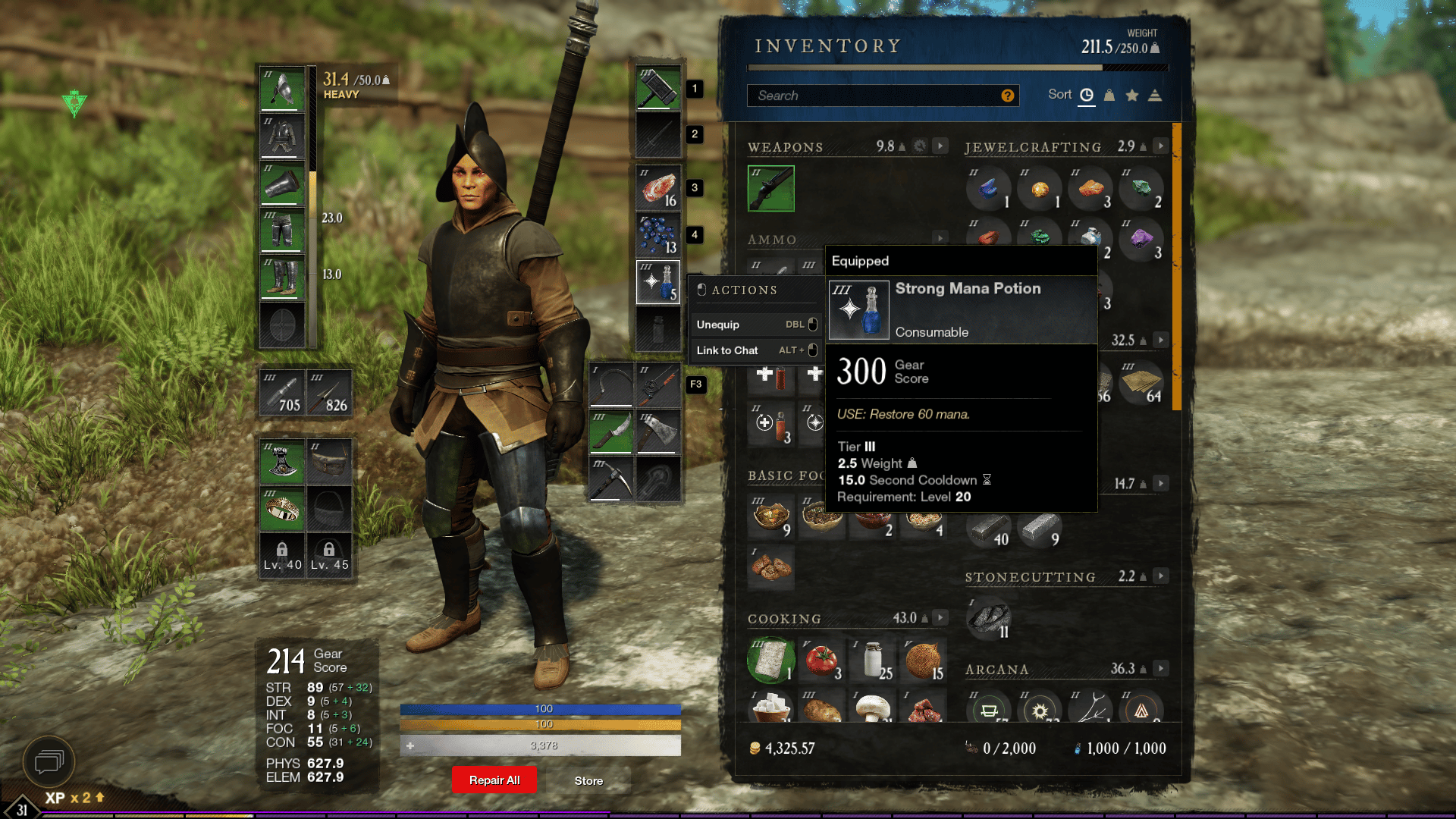Select Link to Chat action
The height and width of the screenshot is (819, 1456).
[756, 350]
